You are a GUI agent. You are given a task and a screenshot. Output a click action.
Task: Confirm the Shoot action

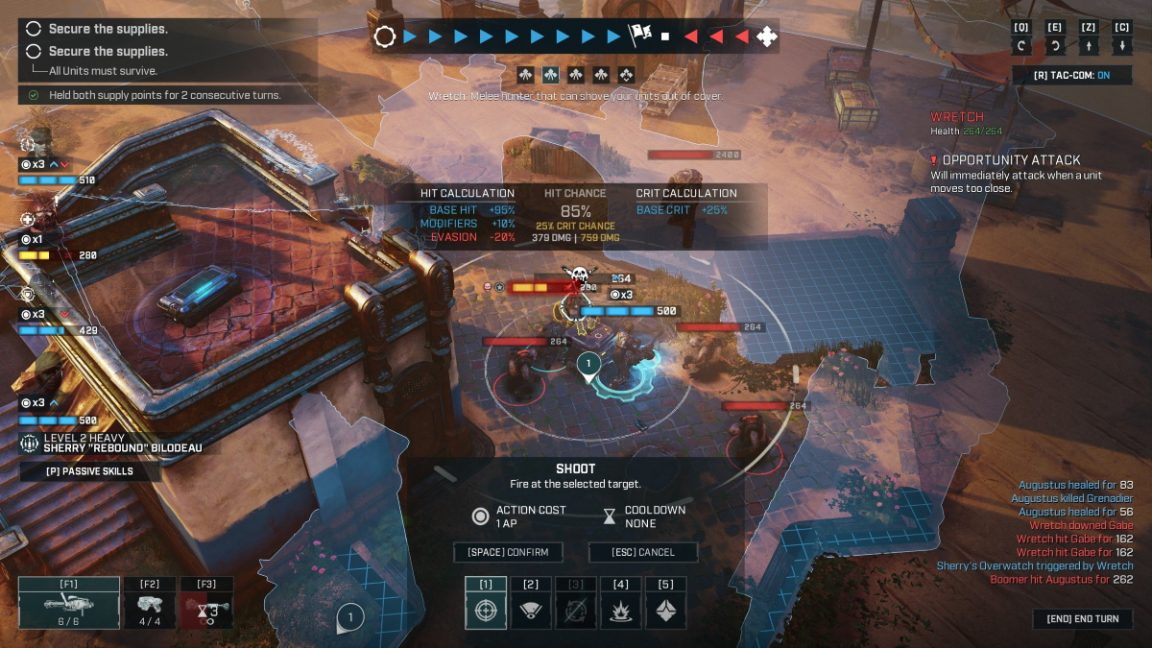[x=508, y=552]
